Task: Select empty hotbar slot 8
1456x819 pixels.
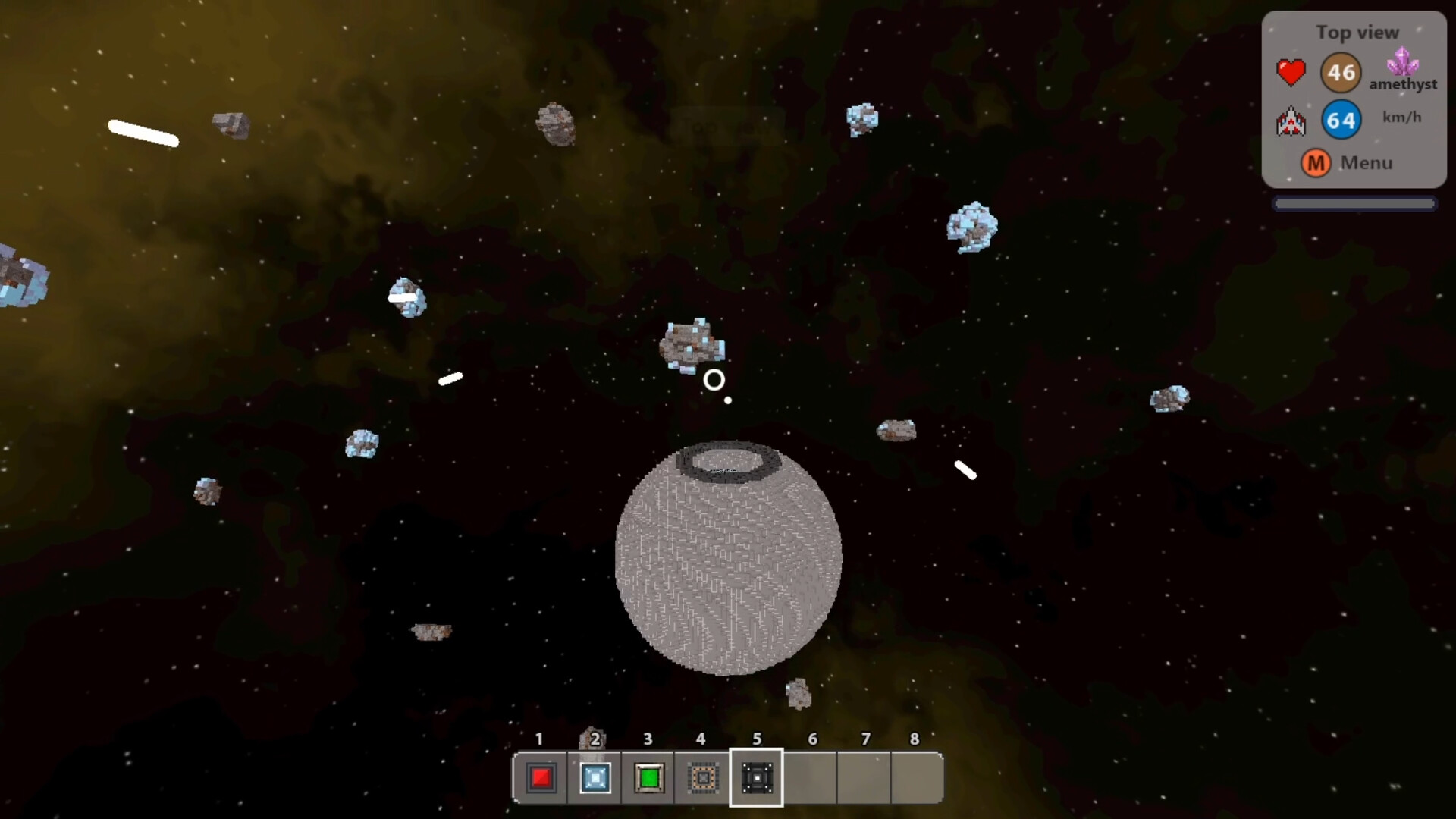Action: (x=916, y=778)
